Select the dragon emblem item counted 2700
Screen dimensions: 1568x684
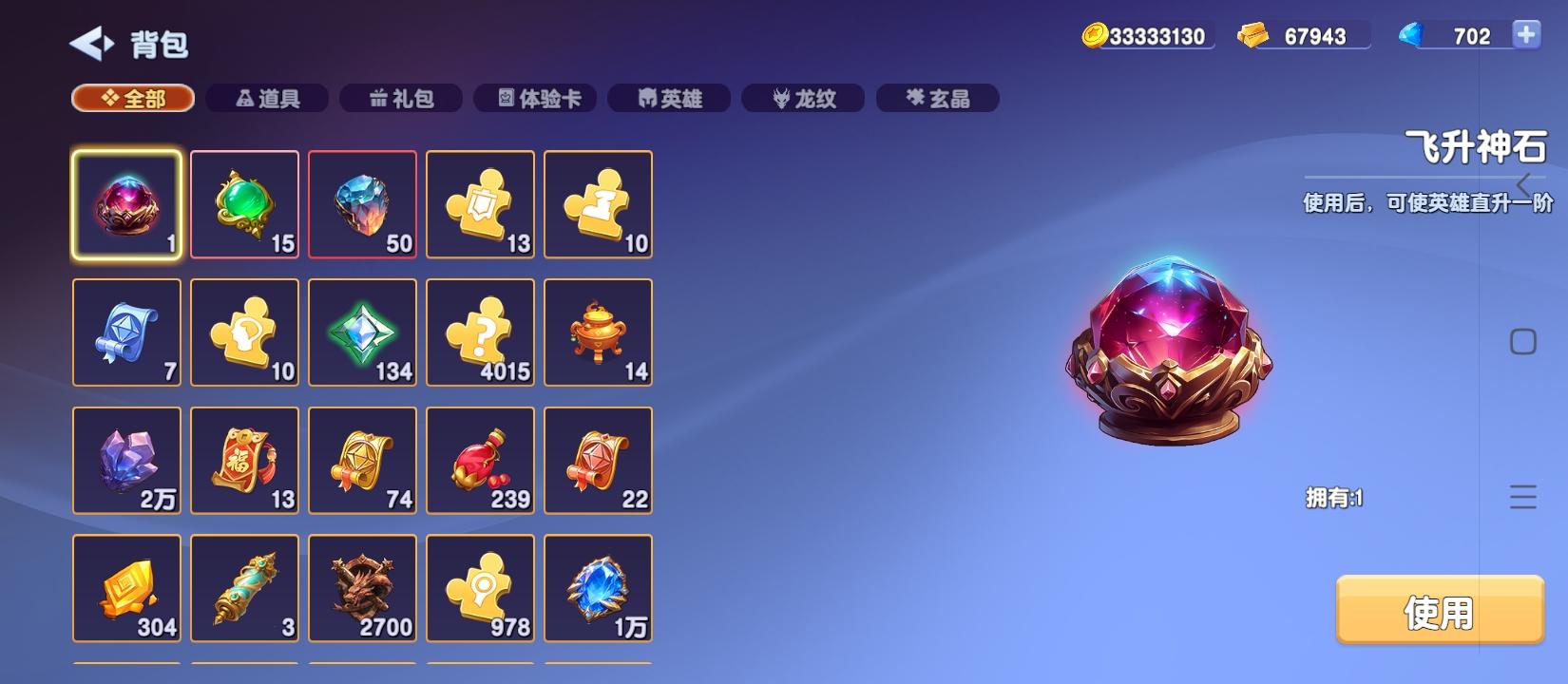(362, 589)
